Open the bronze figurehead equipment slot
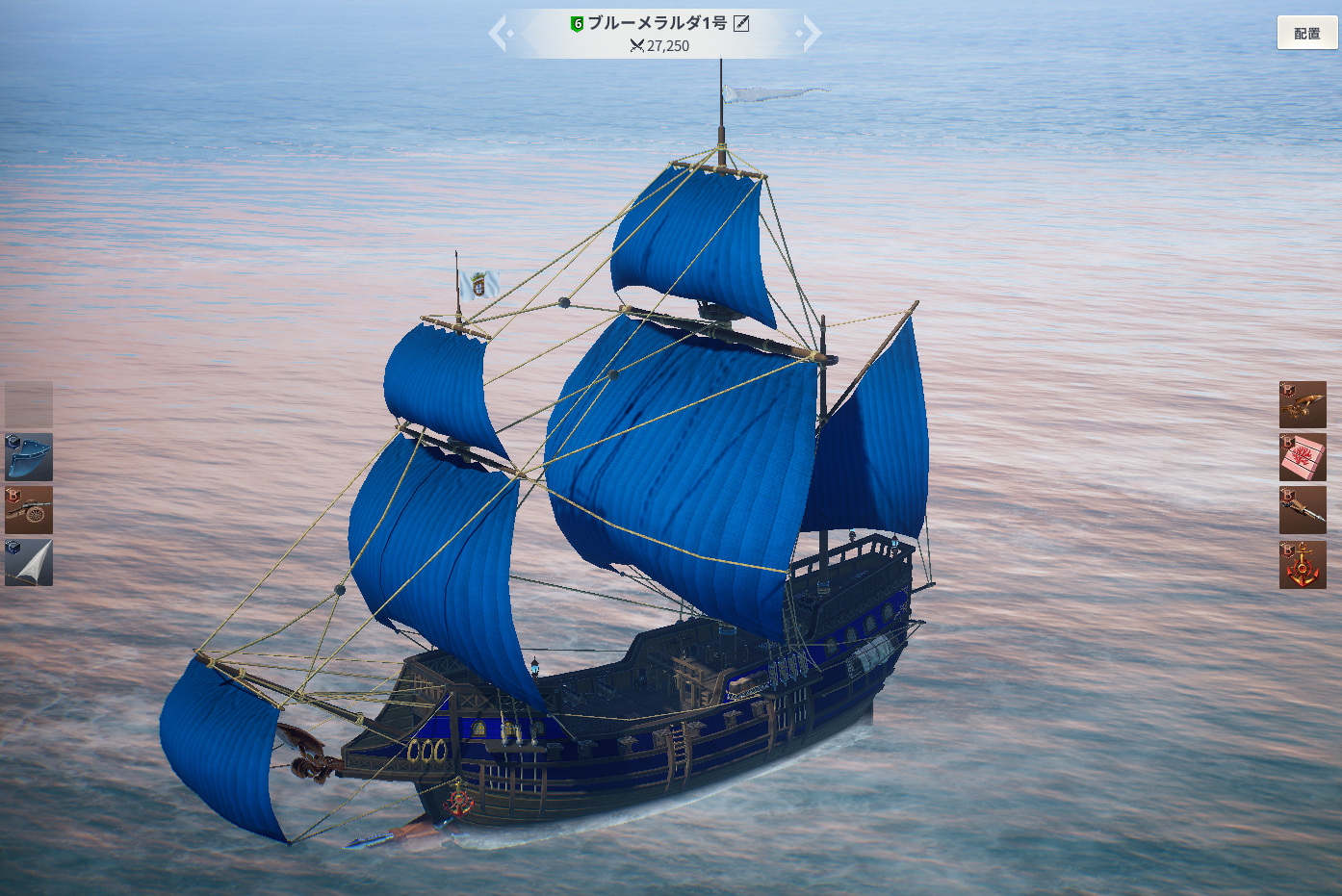The image size is (1342, 896). tap(1303, 404)
